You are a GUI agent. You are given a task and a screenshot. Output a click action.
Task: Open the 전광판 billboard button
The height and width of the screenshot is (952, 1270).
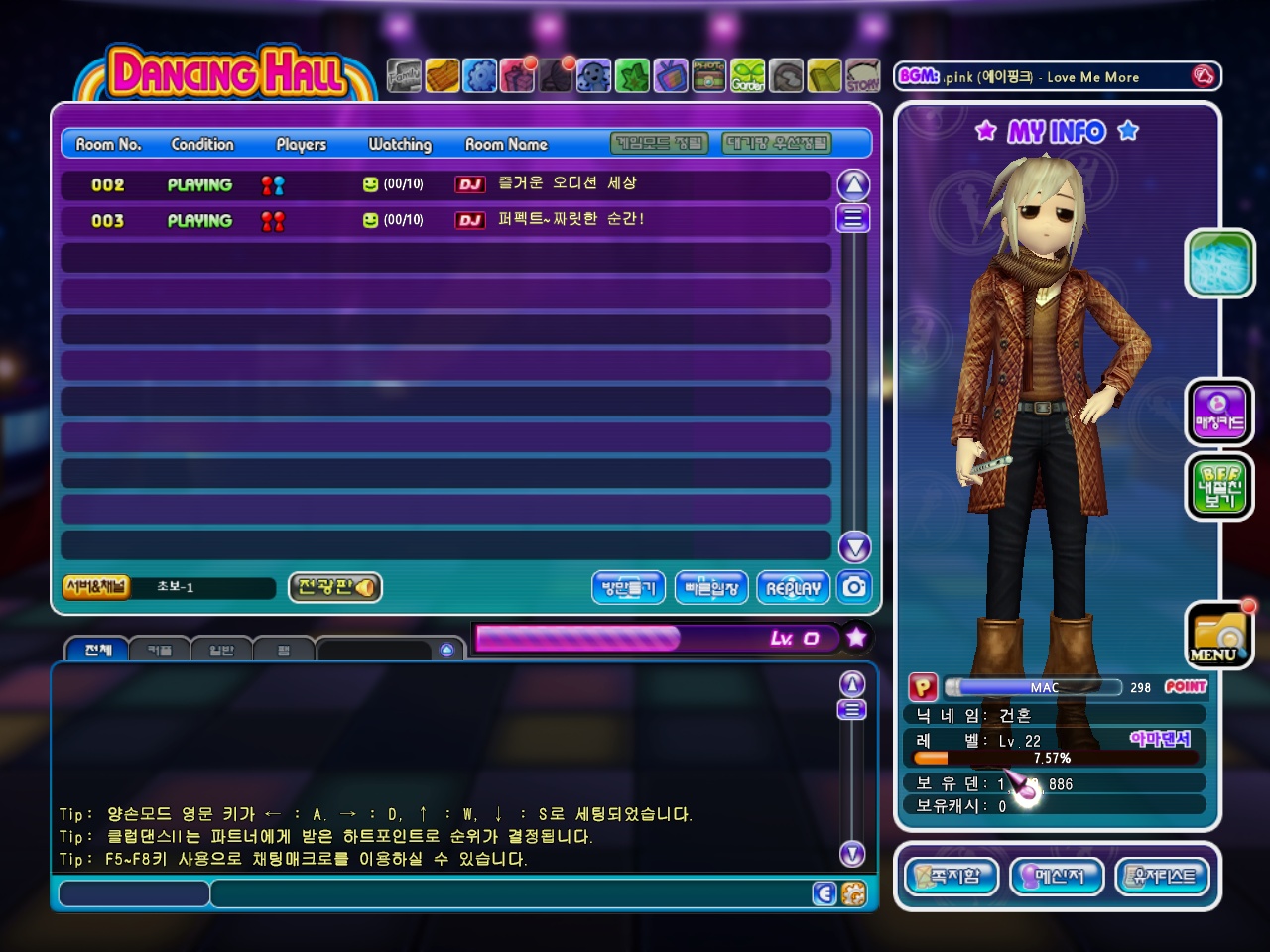[335, 587]
